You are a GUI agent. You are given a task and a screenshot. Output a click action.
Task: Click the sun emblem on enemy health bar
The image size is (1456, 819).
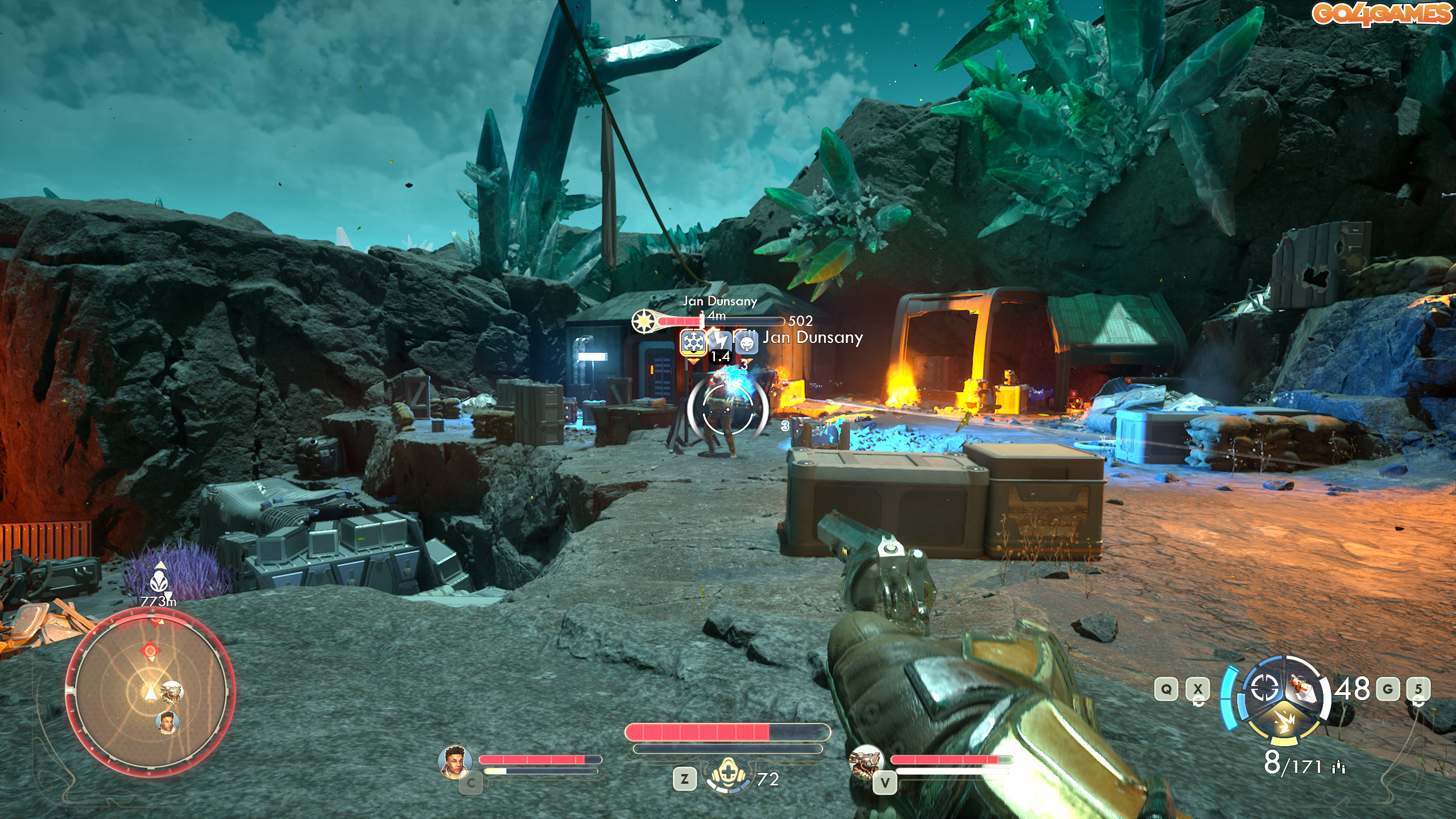(x=644, y=321)
